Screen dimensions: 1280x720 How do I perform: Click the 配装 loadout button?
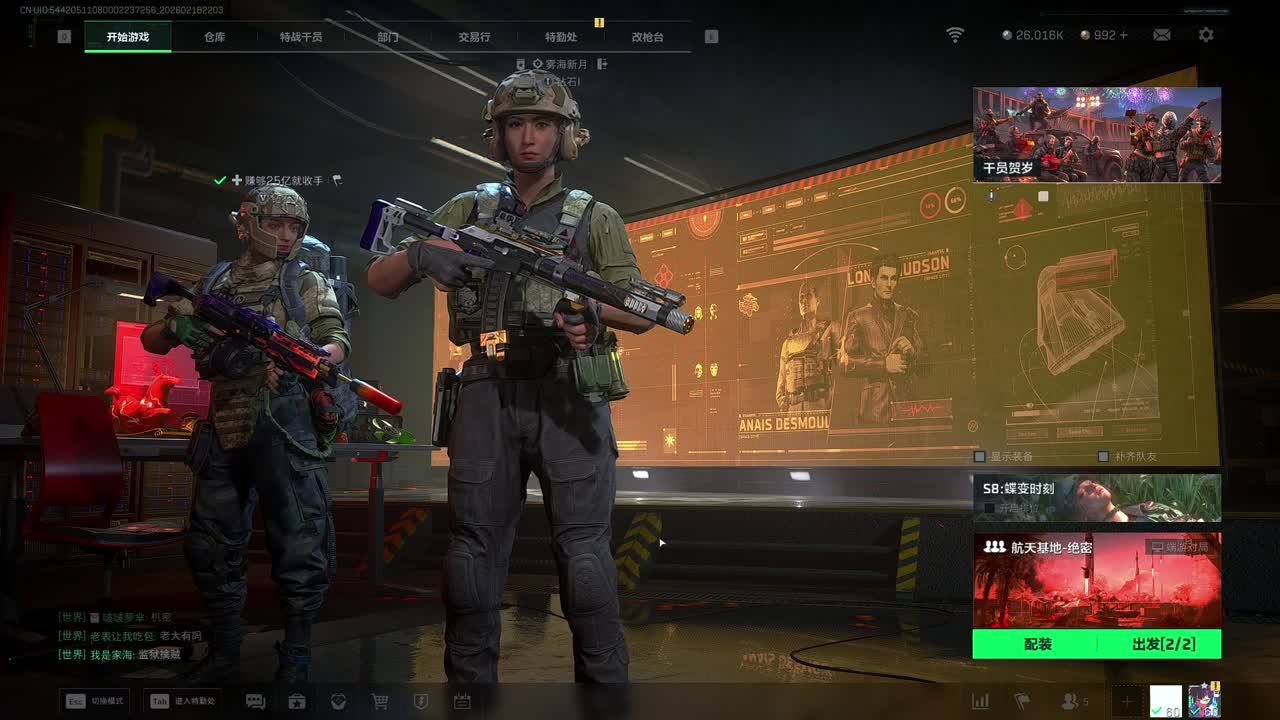tap(1037, 644)
